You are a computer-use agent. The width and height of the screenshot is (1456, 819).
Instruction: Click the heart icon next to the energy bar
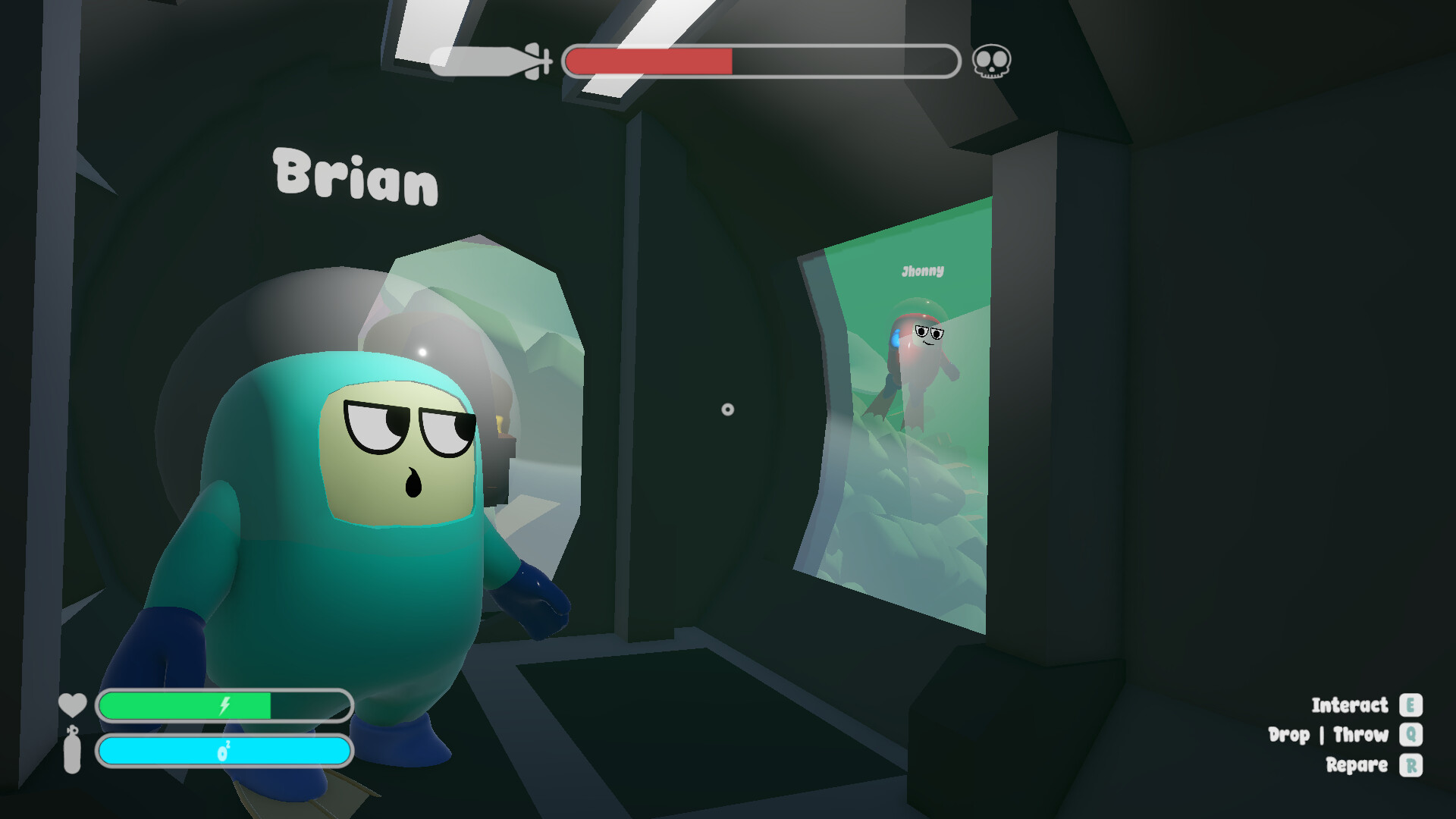72,704
